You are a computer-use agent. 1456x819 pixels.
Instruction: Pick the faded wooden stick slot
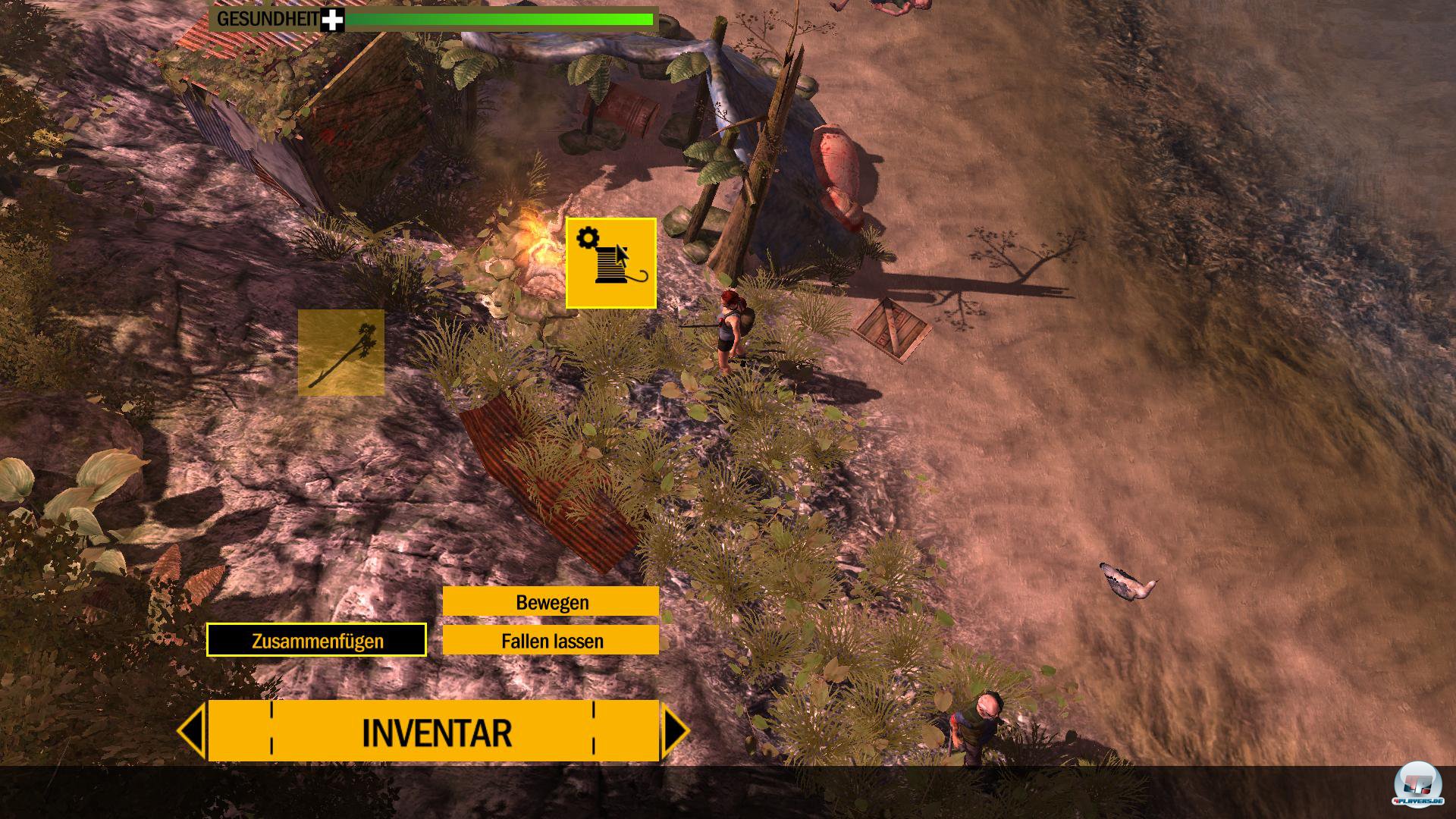[x=341, y=353]
